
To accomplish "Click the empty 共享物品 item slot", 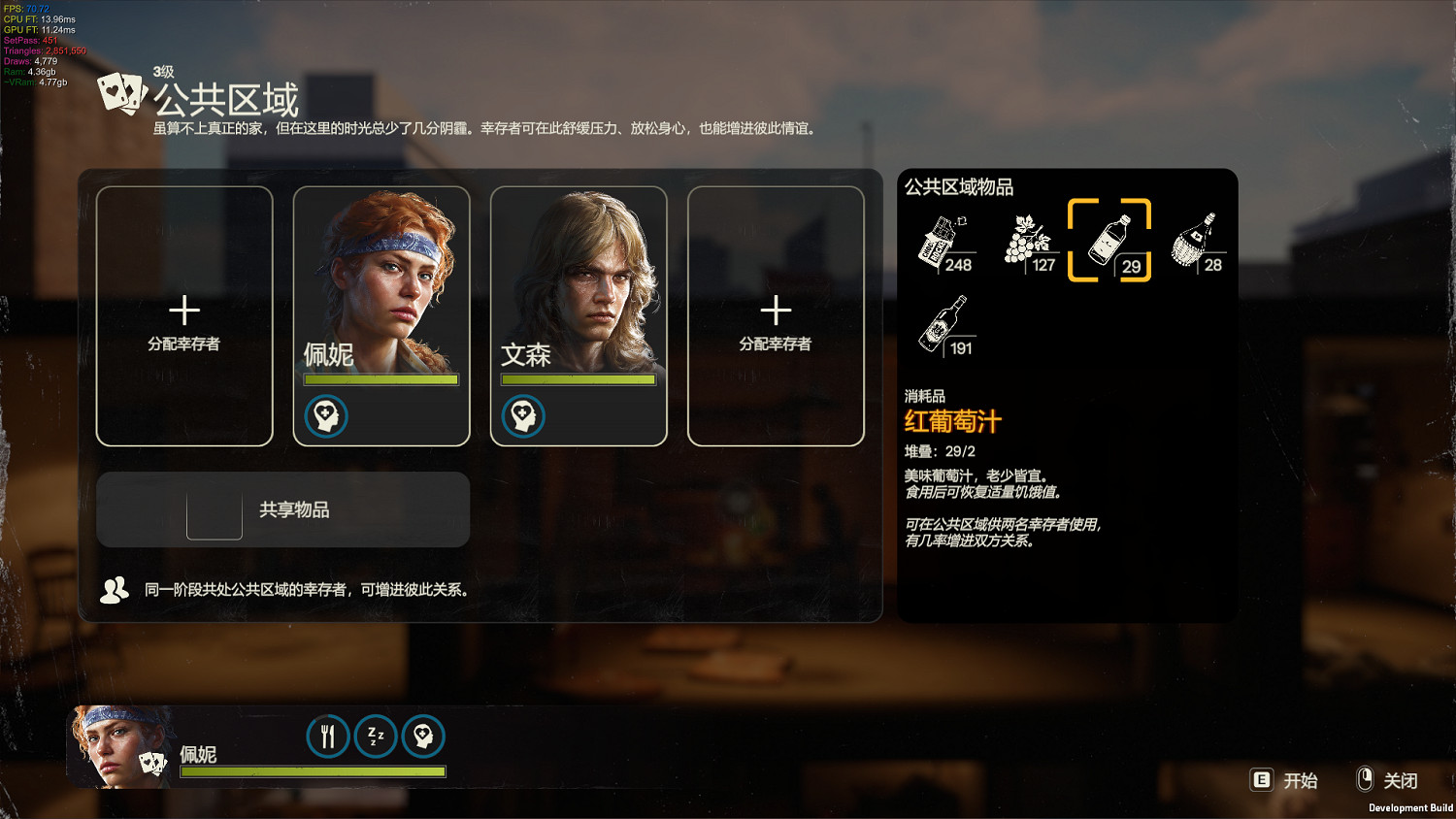I will [x=214, y=517].
